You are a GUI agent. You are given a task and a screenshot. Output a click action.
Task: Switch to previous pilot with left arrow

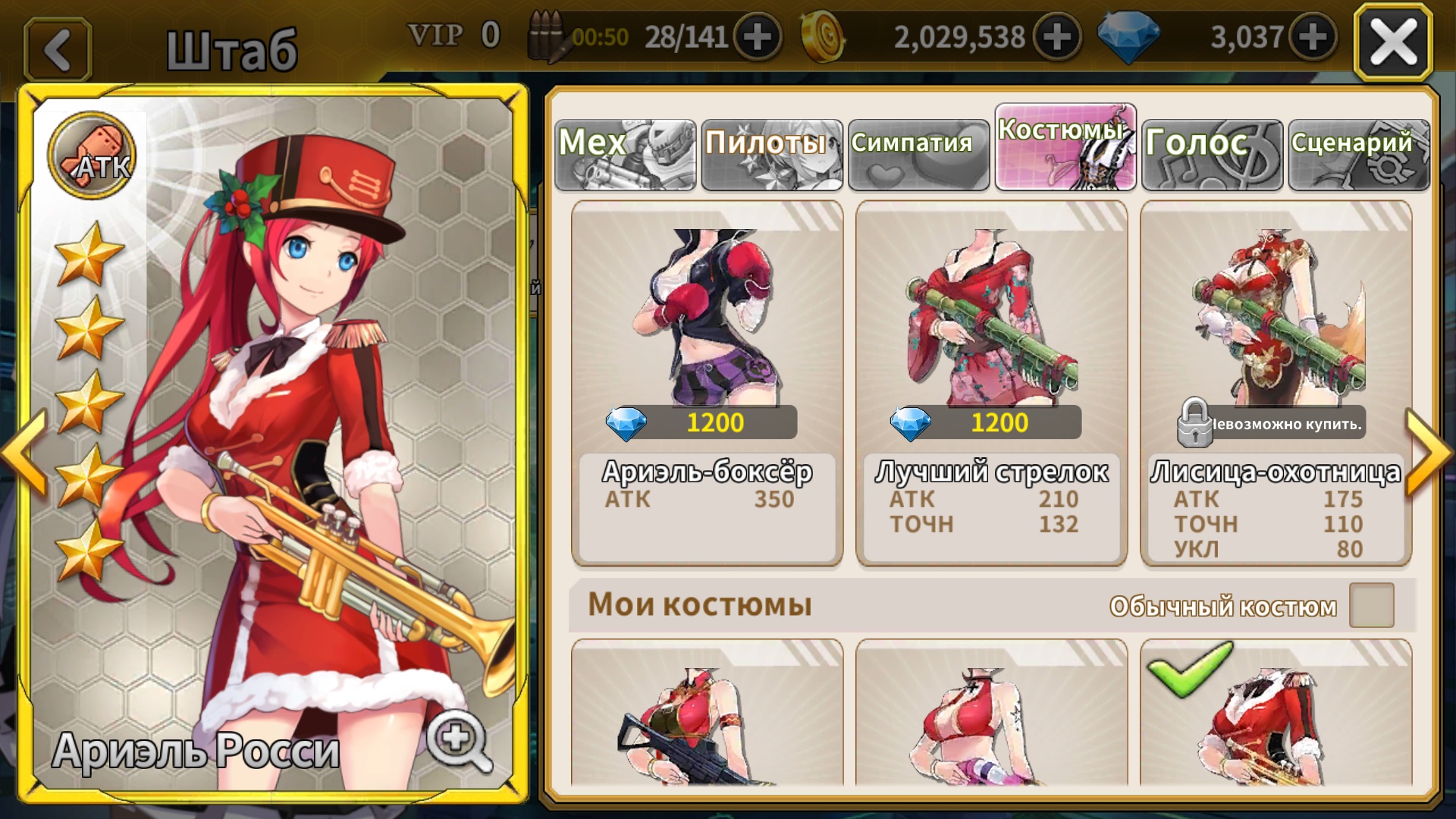point(24,453)
